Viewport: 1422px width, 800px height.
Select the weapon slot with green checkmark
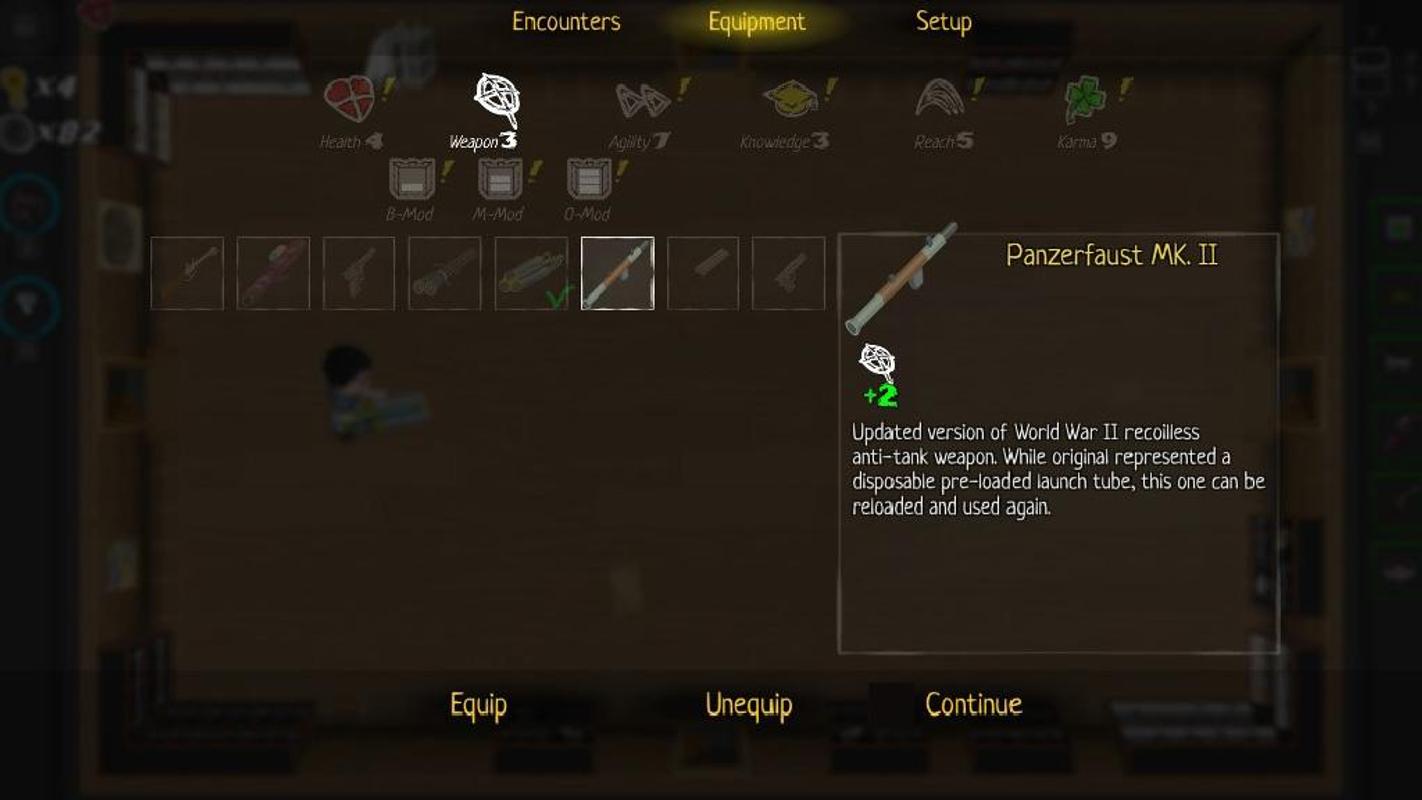pos(531,273)
